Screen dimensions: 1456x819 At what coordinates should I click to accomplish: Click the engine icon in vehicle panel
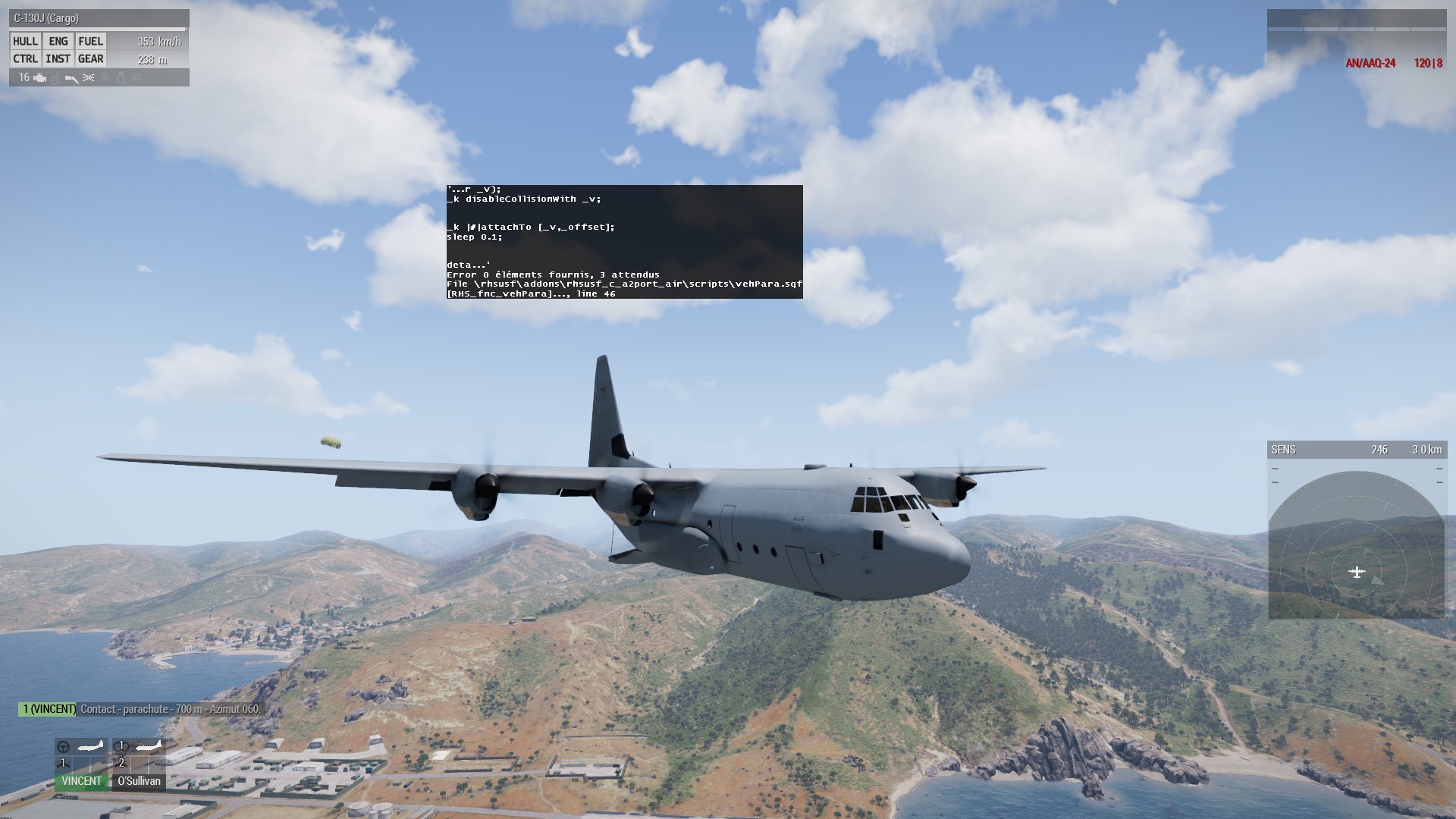pyautogui.click(x=39, y=78)
